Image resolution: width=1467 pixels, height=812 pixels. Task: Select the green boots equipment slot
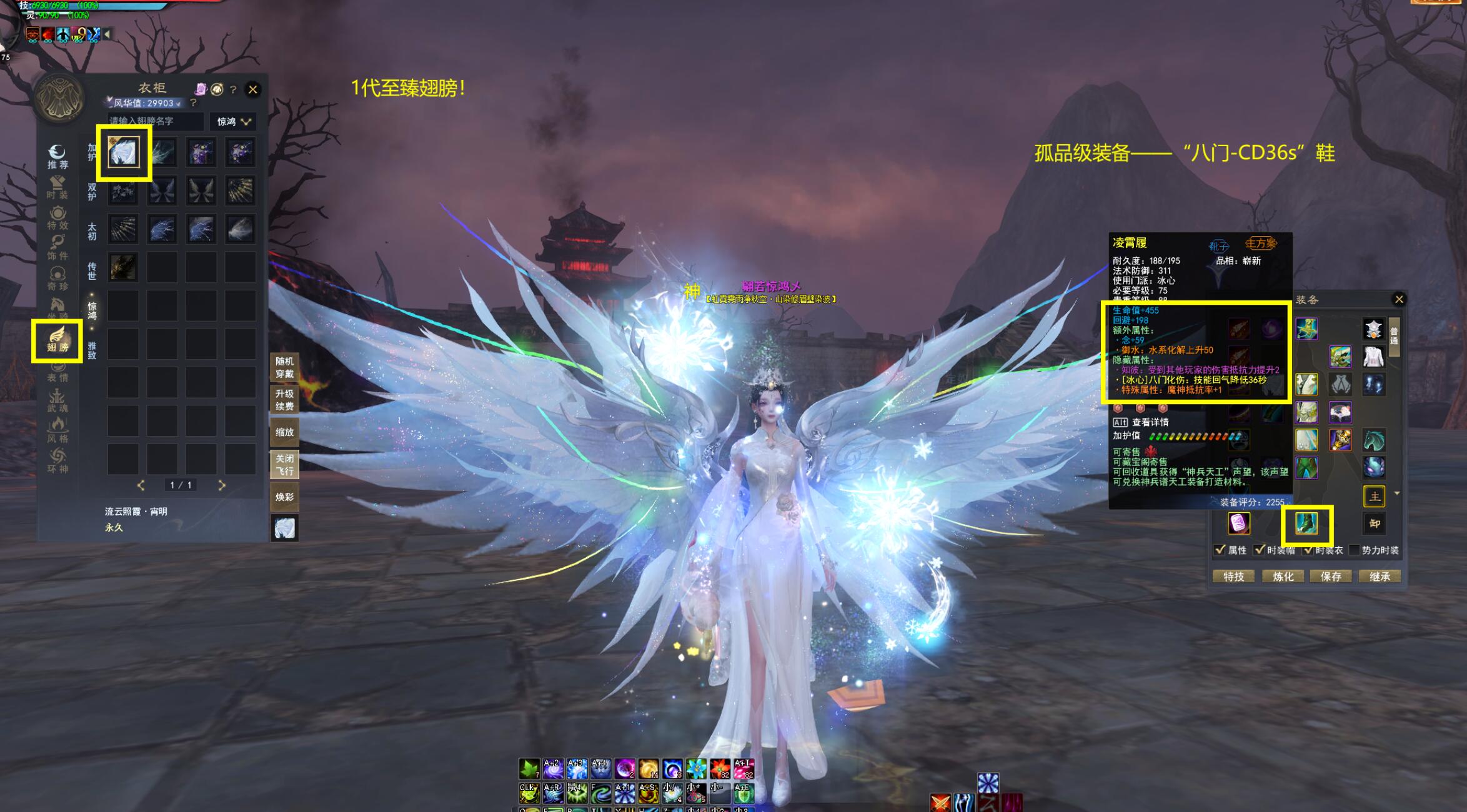[1306, 523]
